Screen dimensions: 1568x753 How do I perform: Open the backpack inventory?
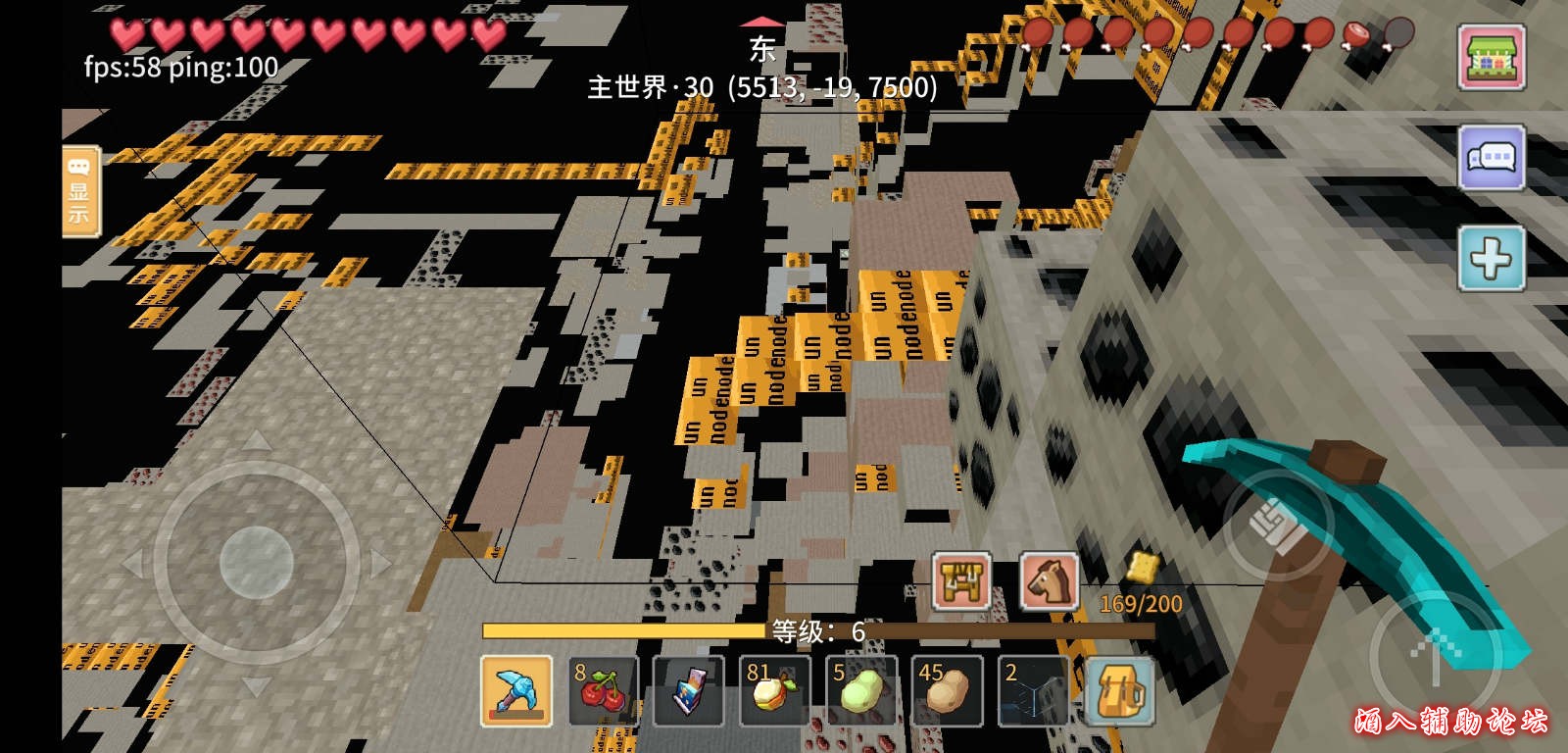pos(1118,691)
